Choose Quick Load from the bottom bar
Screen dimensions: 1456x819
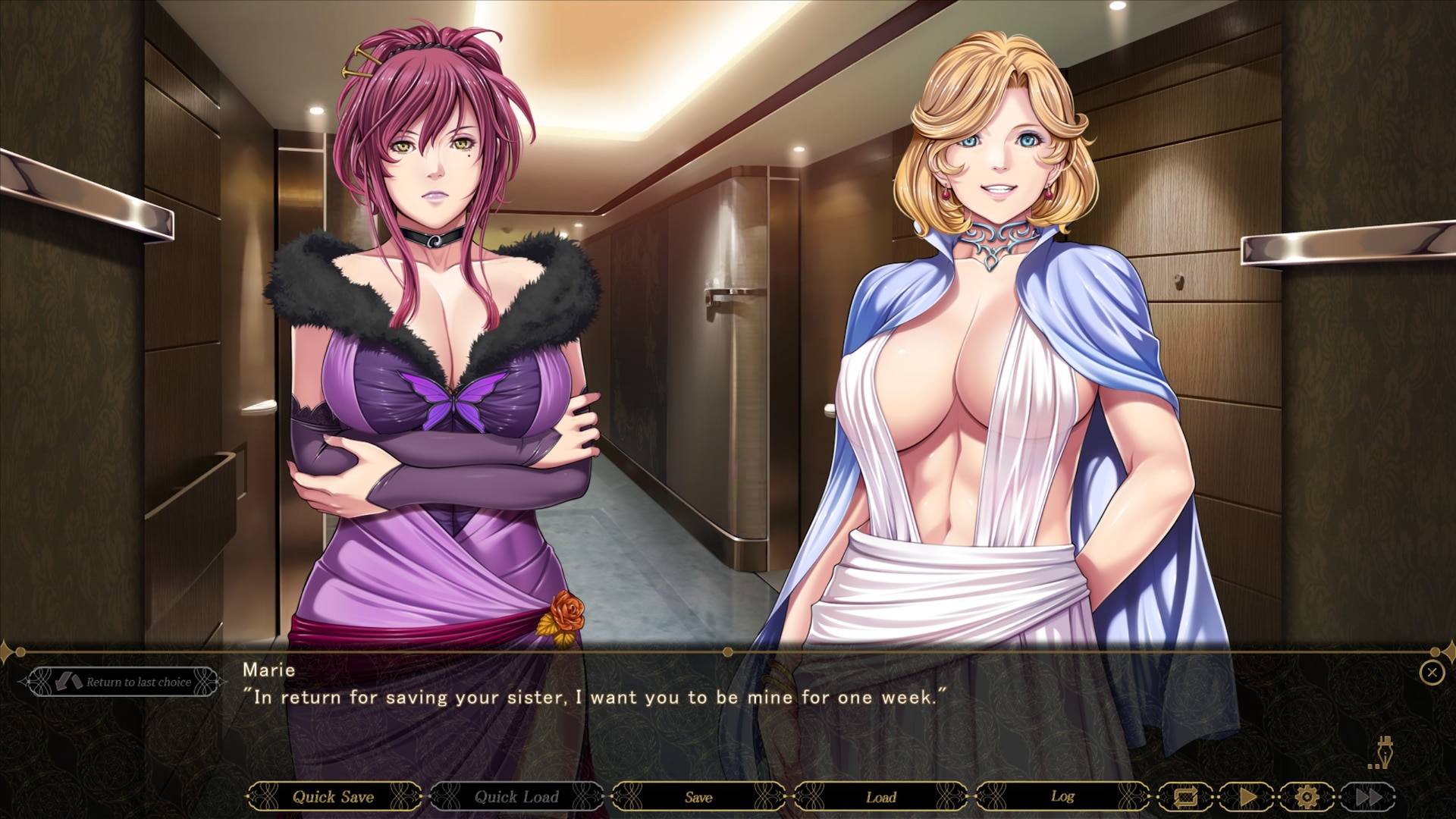(x=516, y=797)
